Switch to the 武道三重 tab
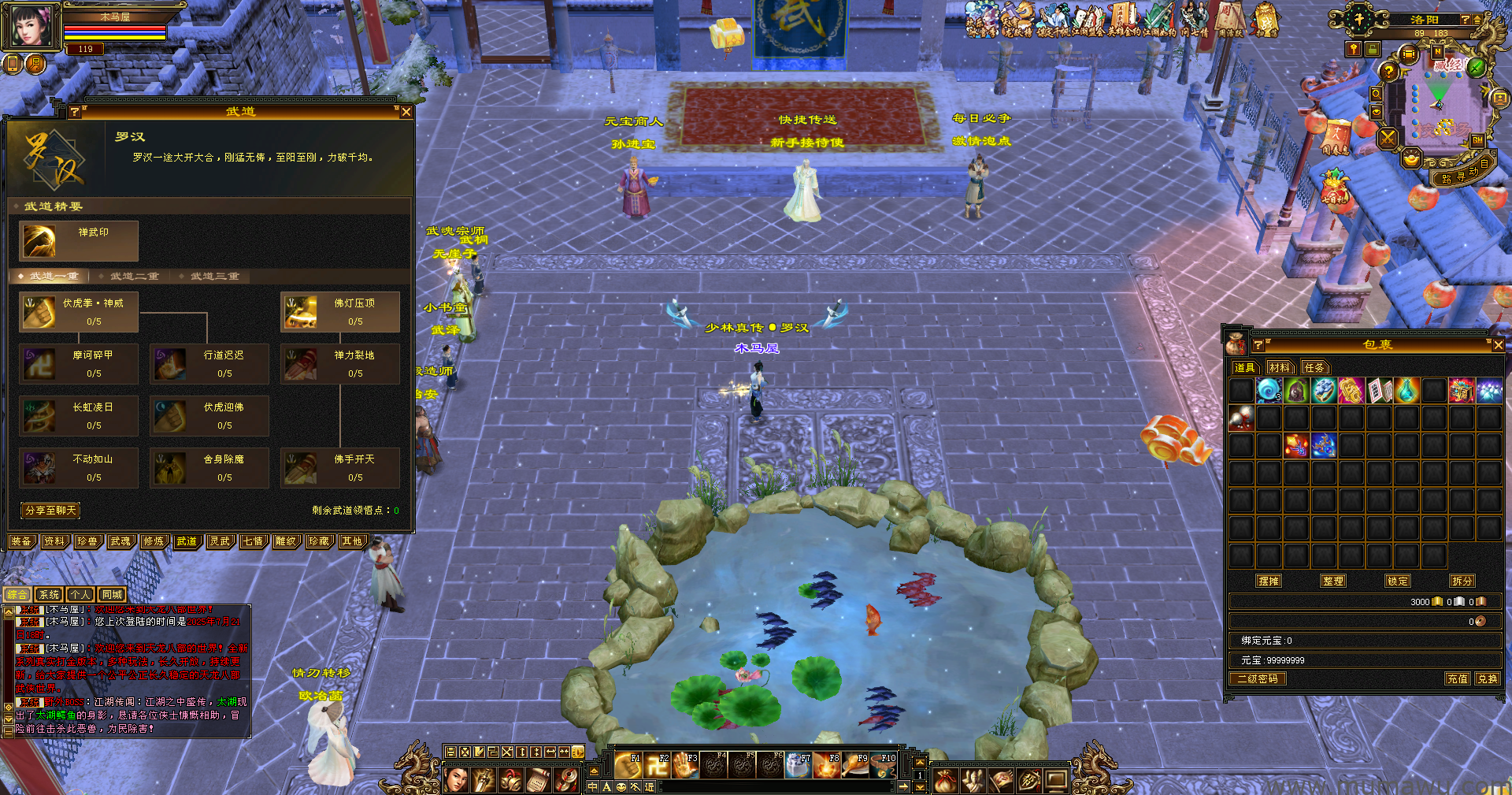This screenshot has width=1512, height=795. pyautogui.click(x=213, y=277)
